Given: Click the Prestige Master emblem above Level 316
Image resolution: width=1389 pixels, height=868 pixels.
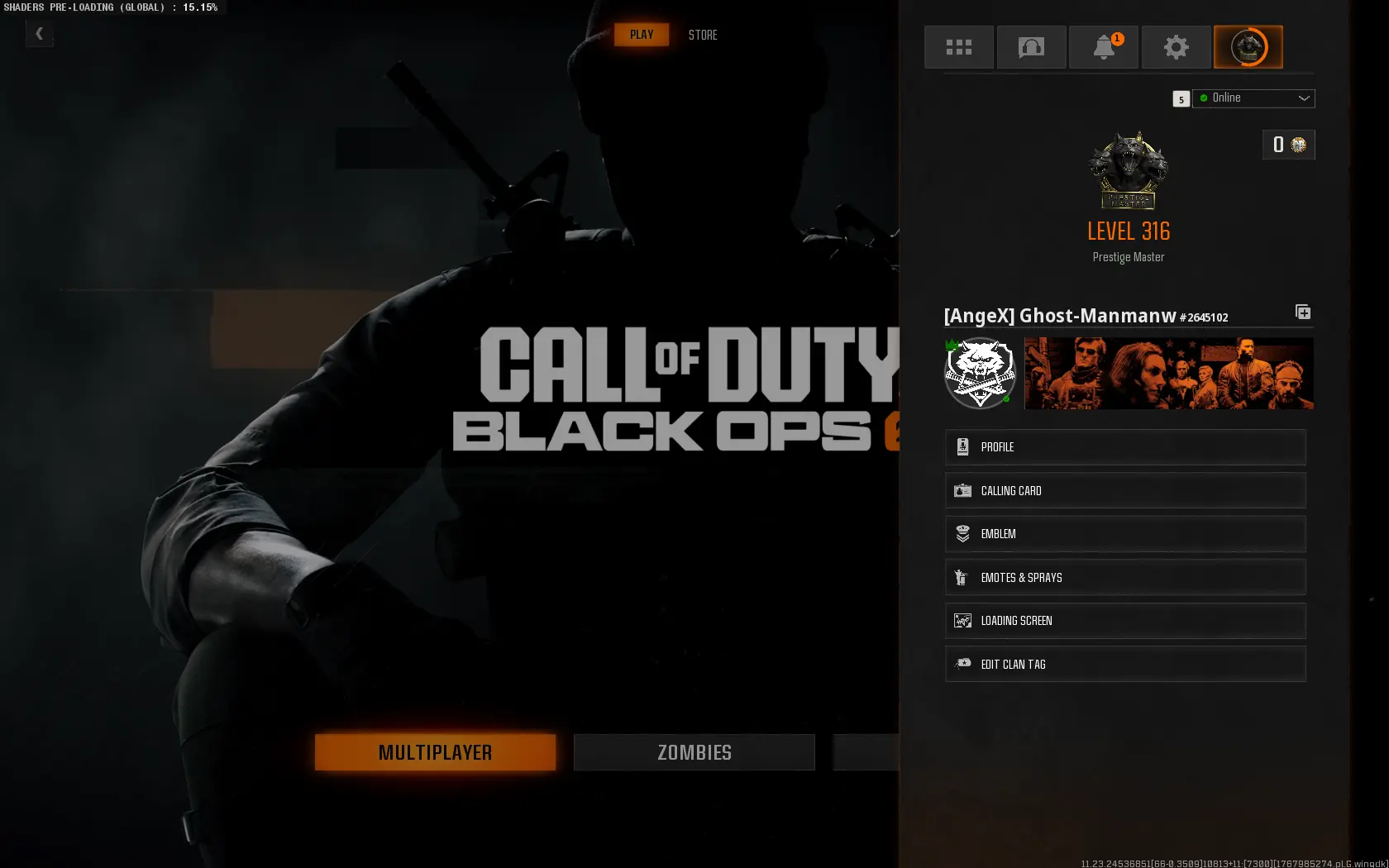Looking at the screenshot, I should pos(1129,171).
